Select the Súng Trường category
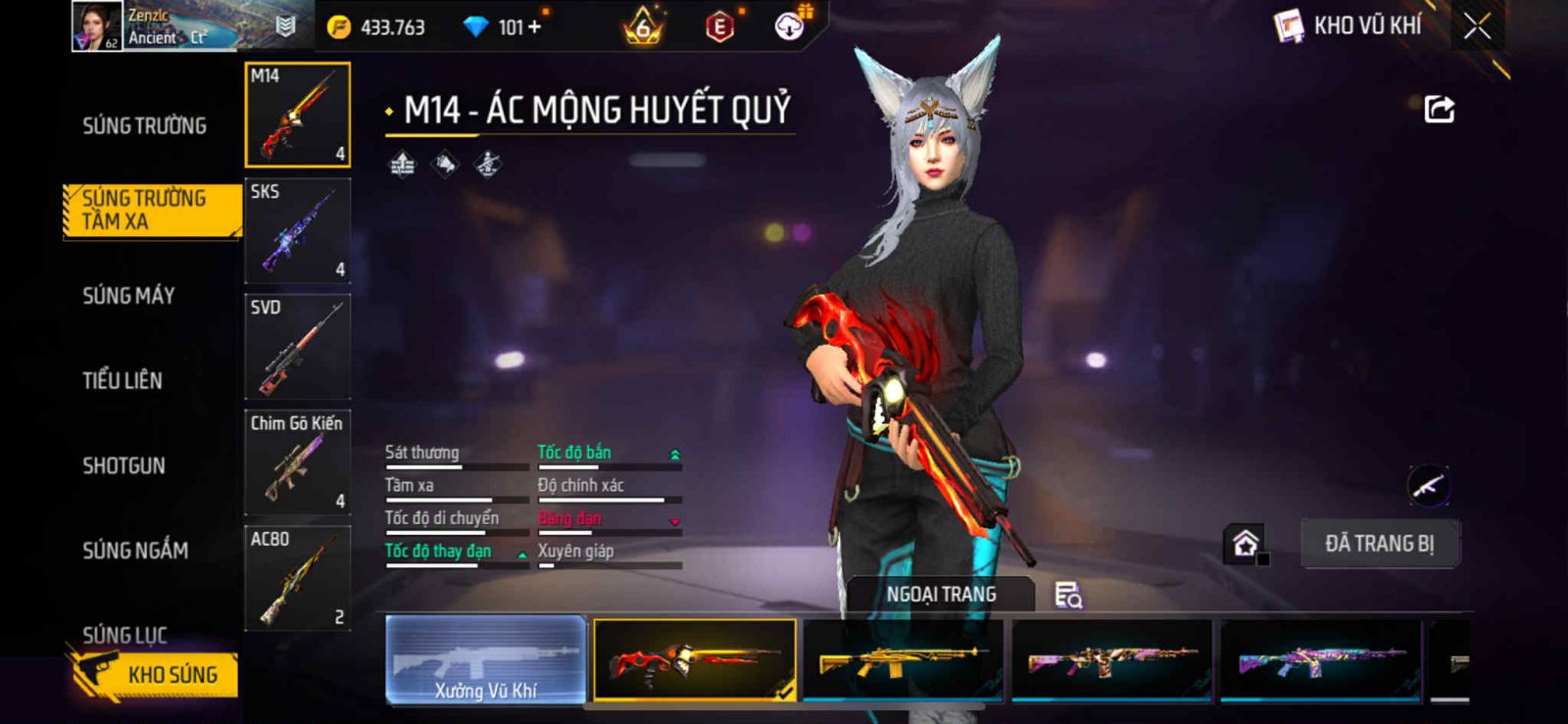This screenshot has height=724, width=1568. click(144, 125)
